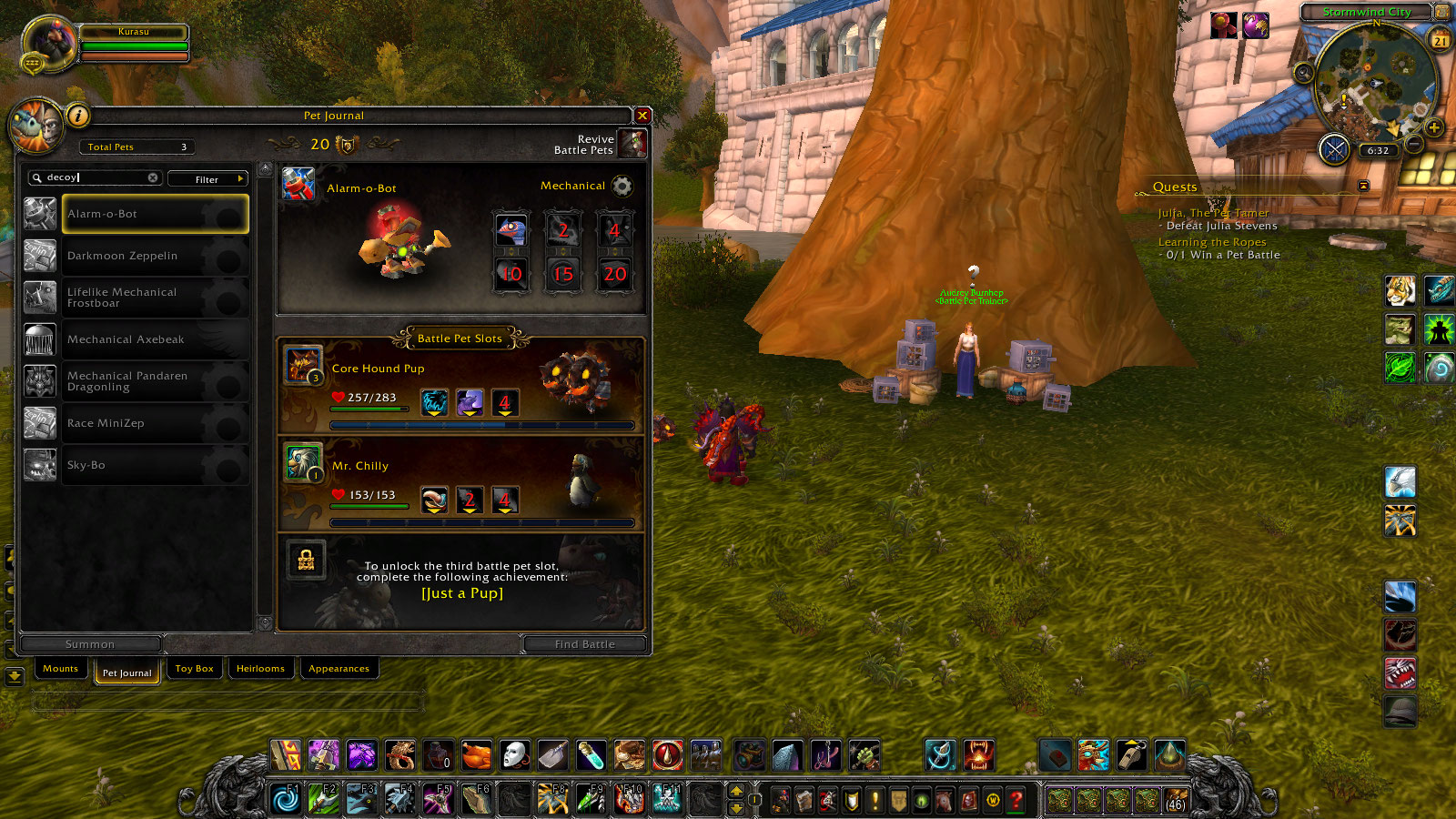Click the Find Battle button

pyautogui.click(x=584, y=643)
